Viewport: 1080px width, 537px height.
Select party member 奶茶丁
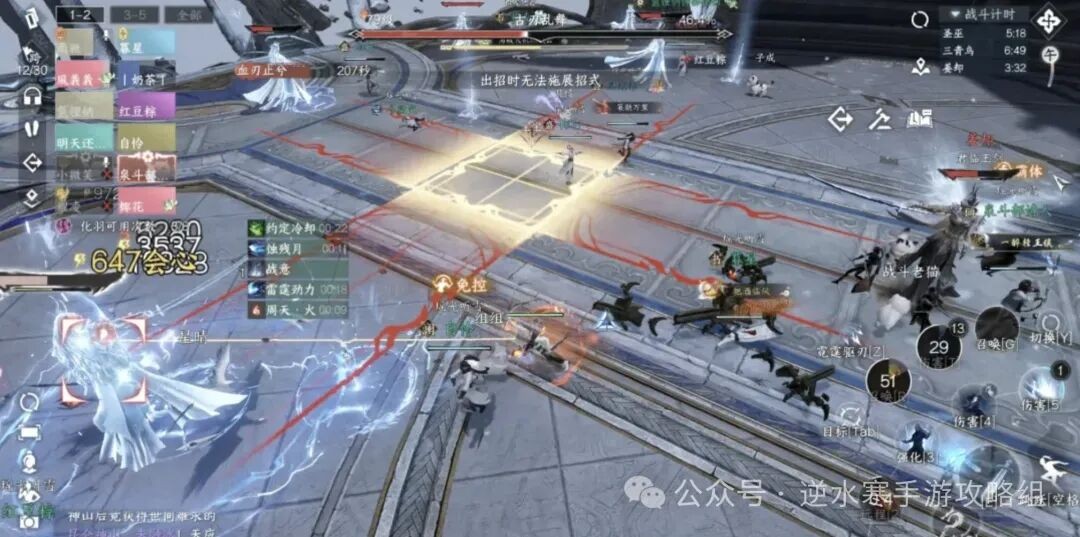pos(146,78)
